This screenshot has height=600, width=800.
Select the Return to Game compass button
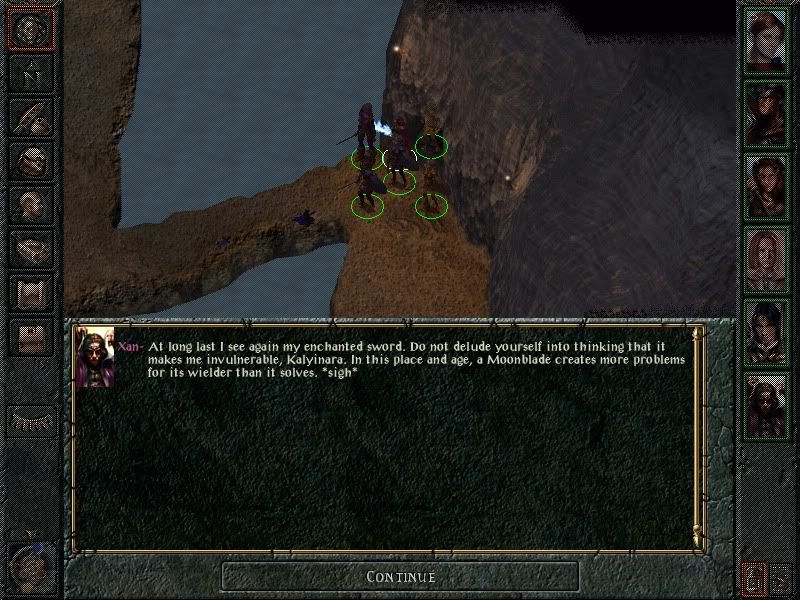click(31, 30)
